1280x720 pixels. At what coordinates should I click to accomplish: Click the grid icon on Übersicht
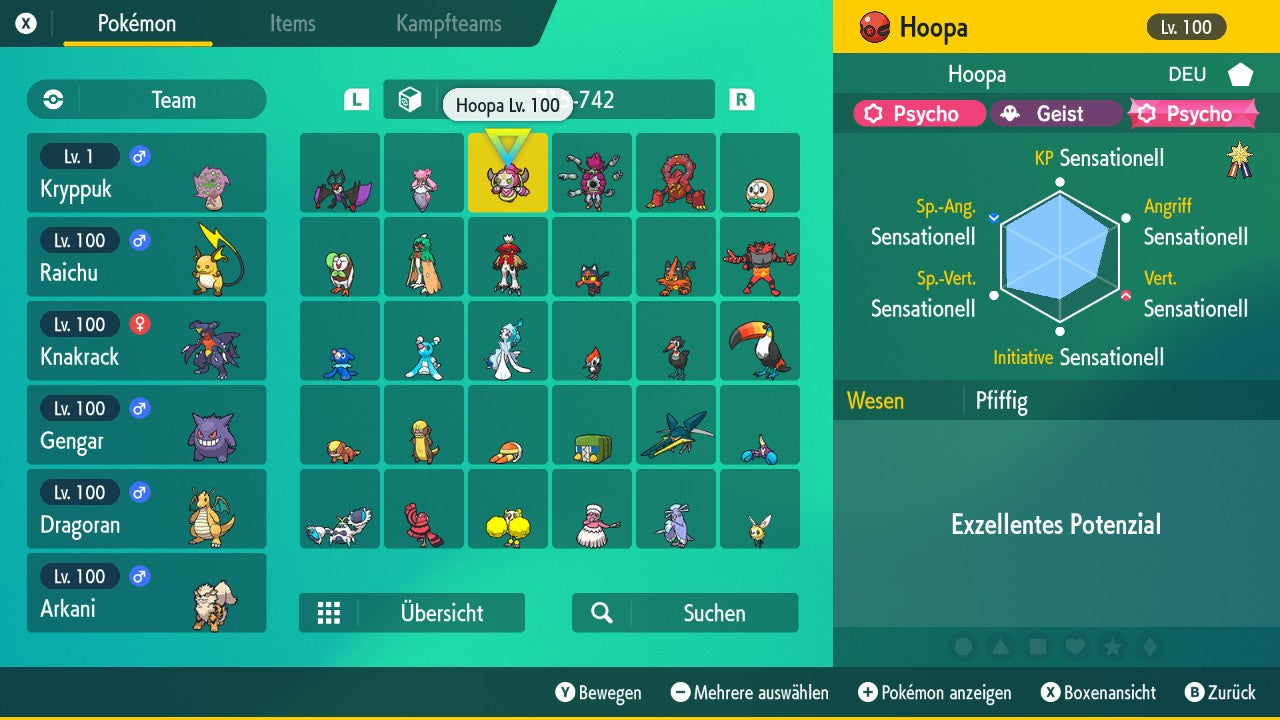[x=330, y=613]
